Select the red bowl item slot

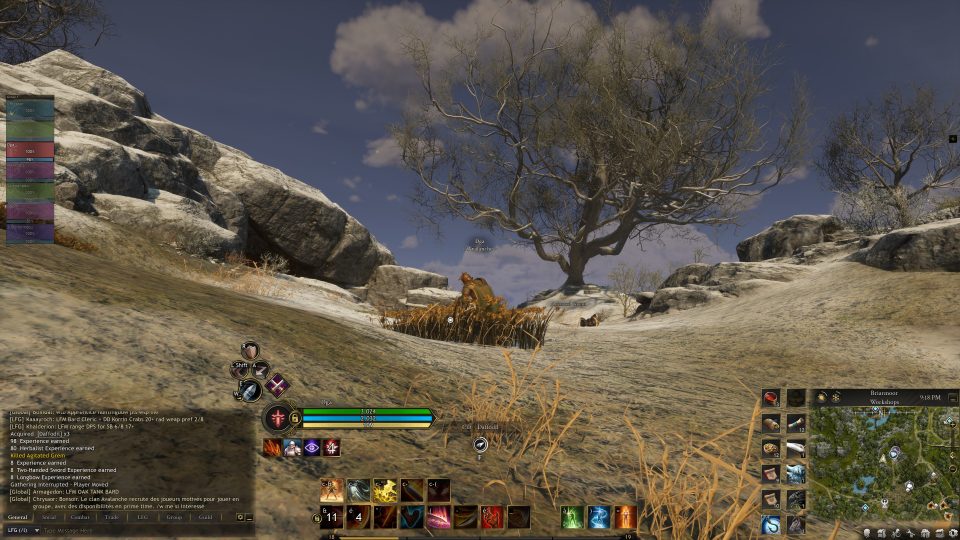(771, 398)
